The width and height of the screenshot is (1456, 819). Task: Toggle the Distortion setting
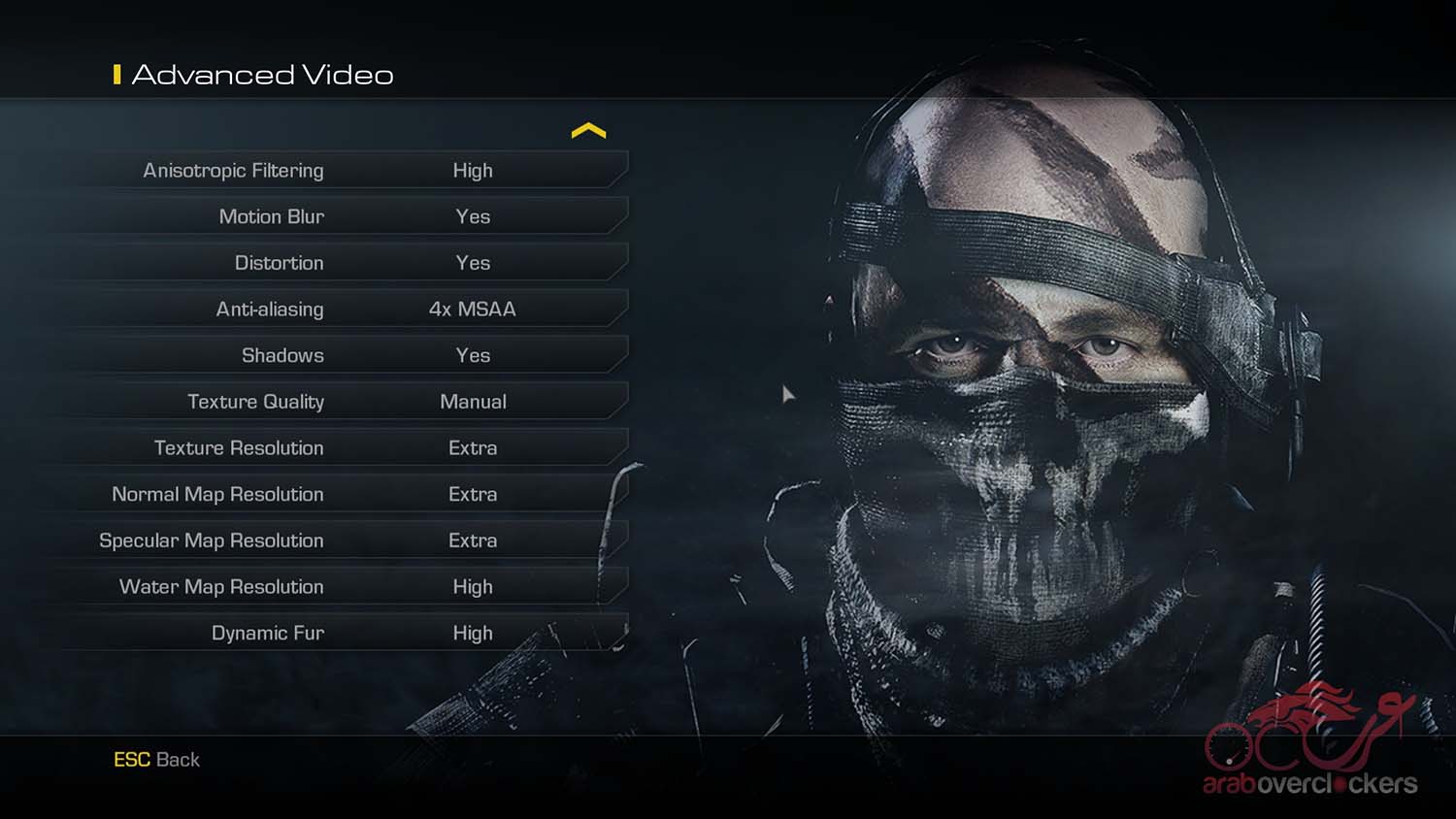click(x=473, y=263)
